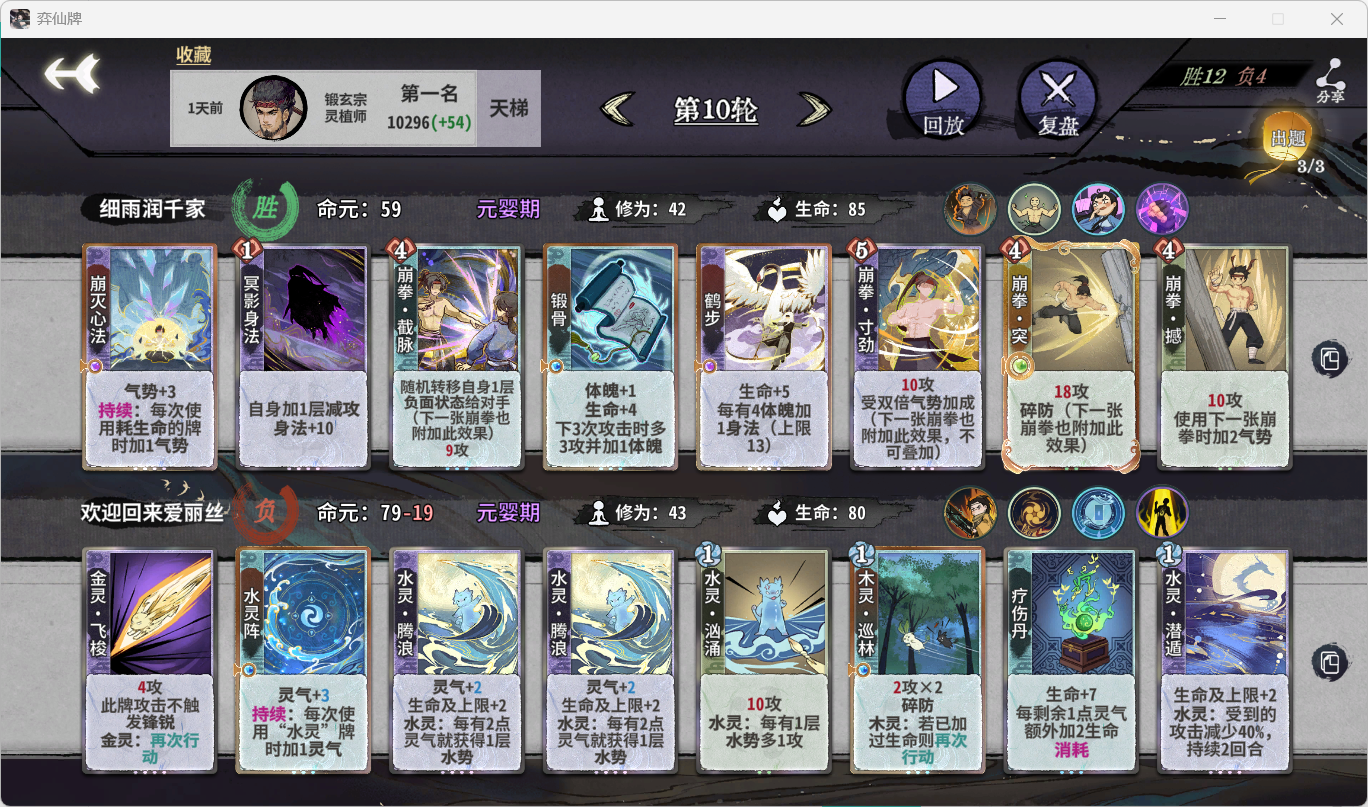The height and width of the screenshot is (807, 1368).
Task: Click the back arrow at the top left
Action: [x=68, y=73]
